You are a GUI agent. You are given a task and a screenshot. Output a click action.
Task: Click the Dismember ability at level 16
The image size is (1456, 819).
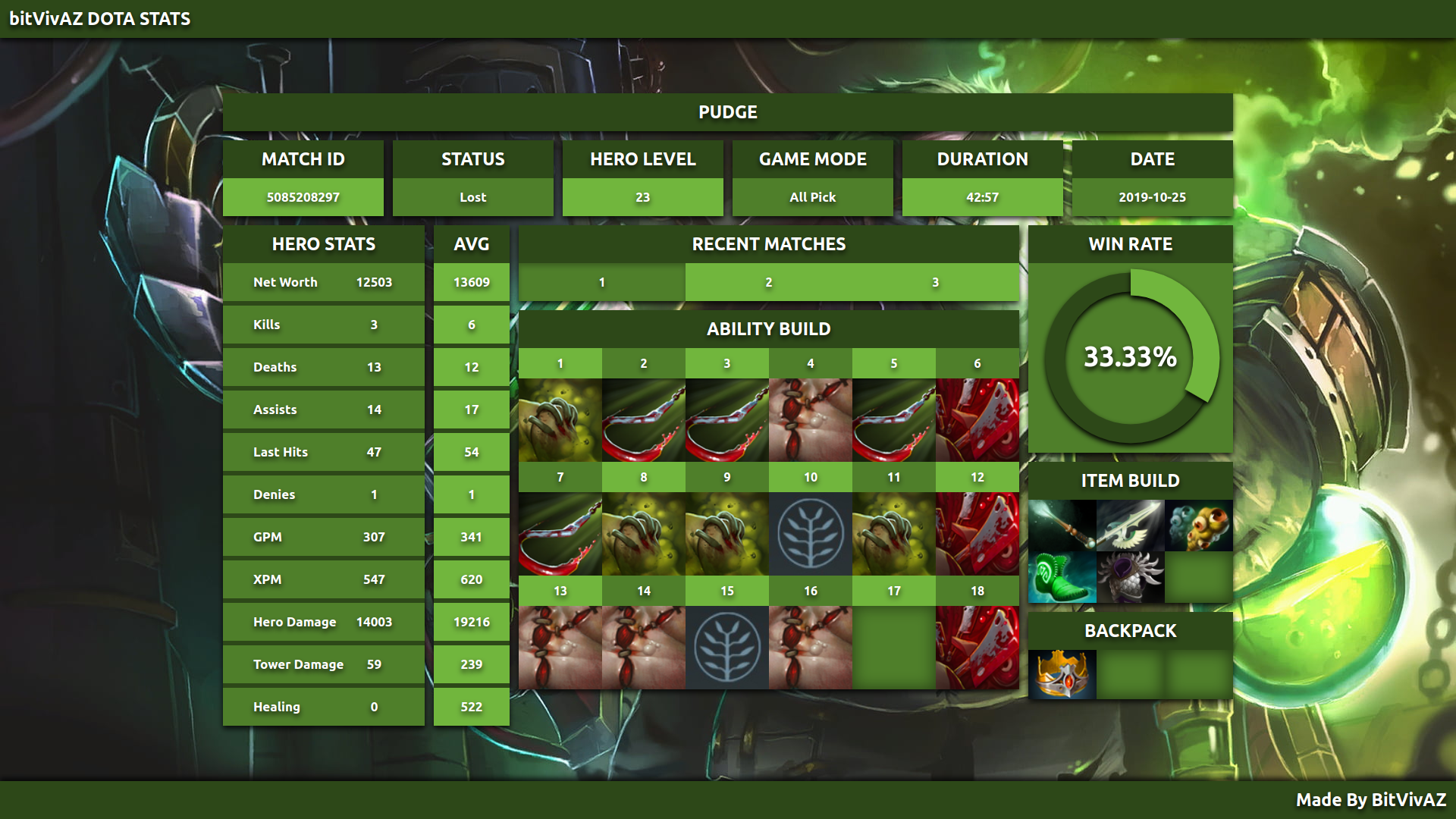pyautogui.click(x=811, y=647)
